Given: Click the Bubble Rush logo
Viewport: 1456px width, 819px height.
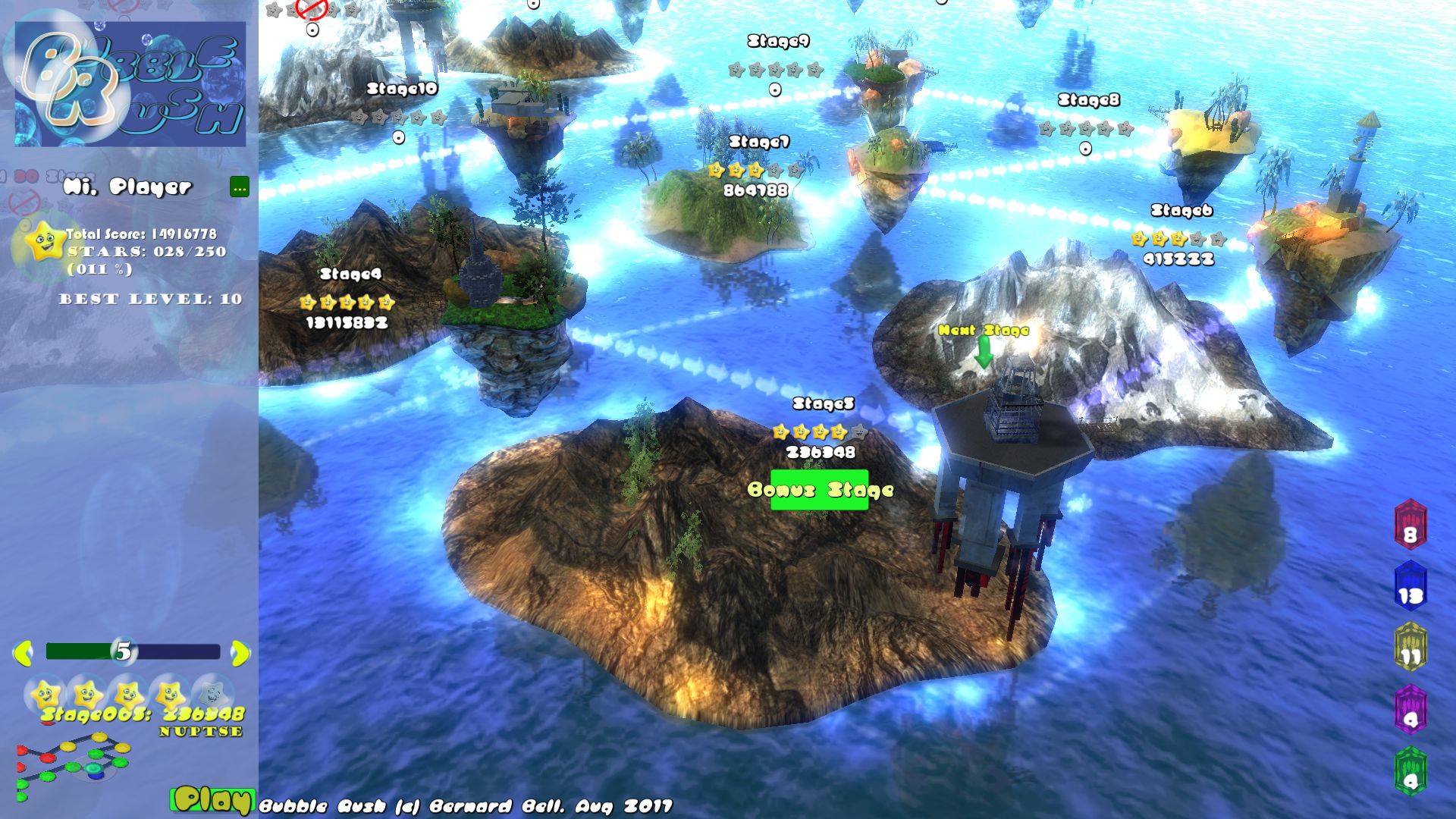Looking at the screenshot, I should coord(130,80).
